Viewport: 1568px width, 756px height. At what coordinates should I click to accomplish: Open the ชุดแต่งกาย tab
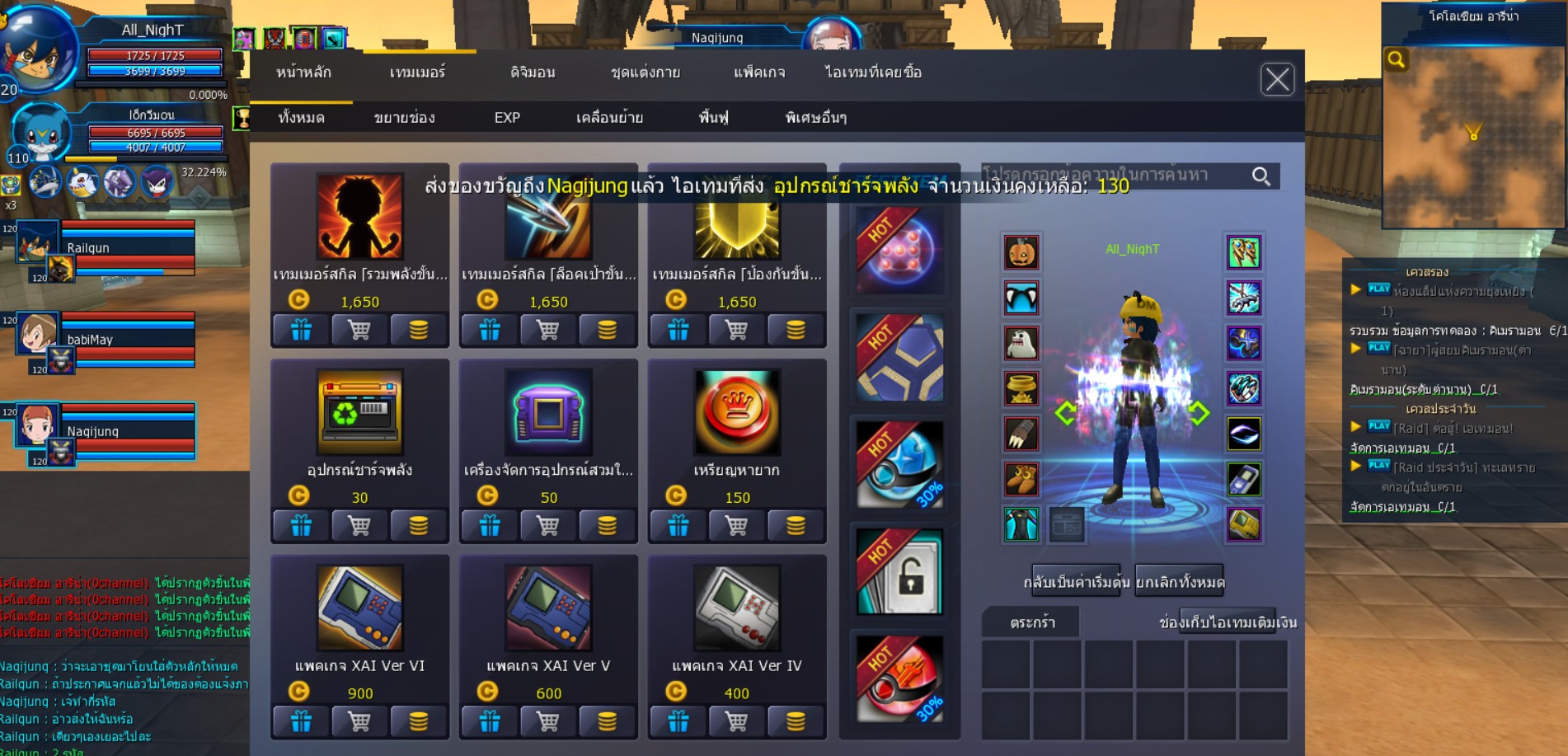(646, 73)
